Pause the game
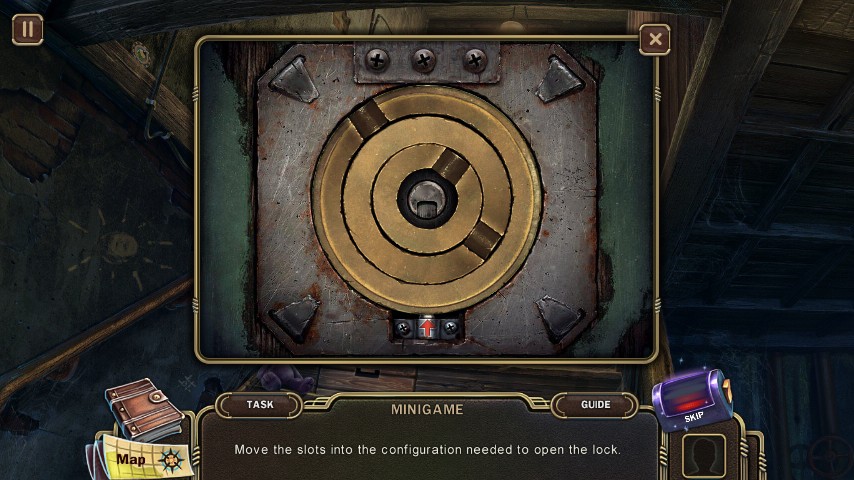This screenshot has height=480, width=854. 27,29
